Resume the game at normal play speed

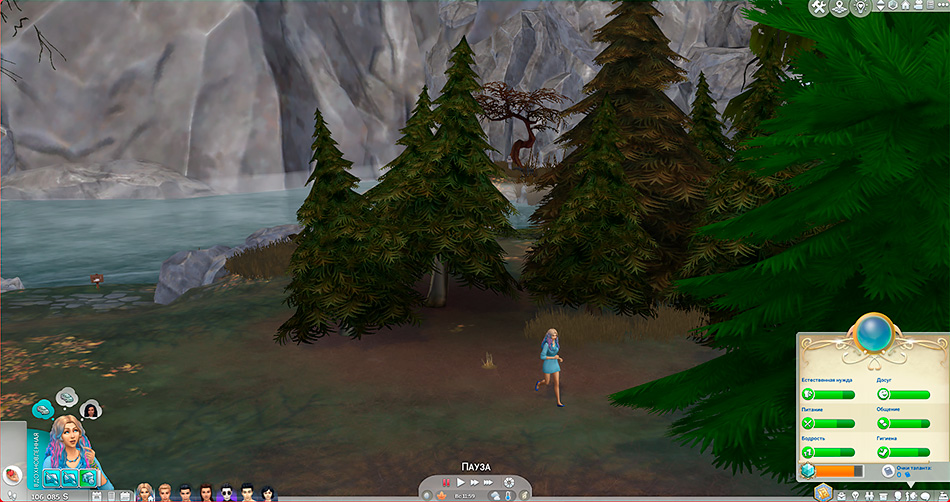461,482
